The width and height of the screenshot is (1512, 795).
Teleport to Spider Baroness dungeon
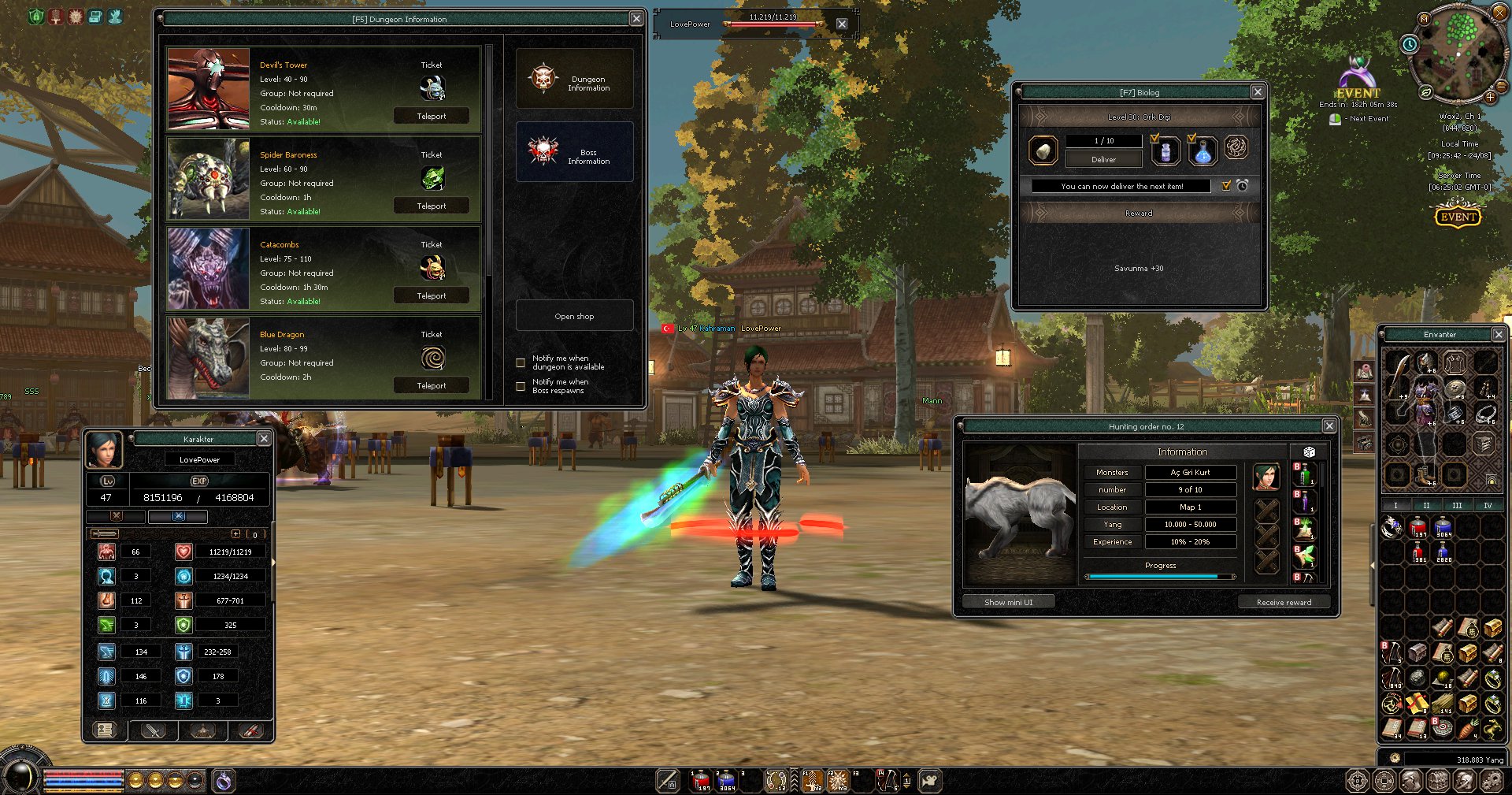[431, 206]
